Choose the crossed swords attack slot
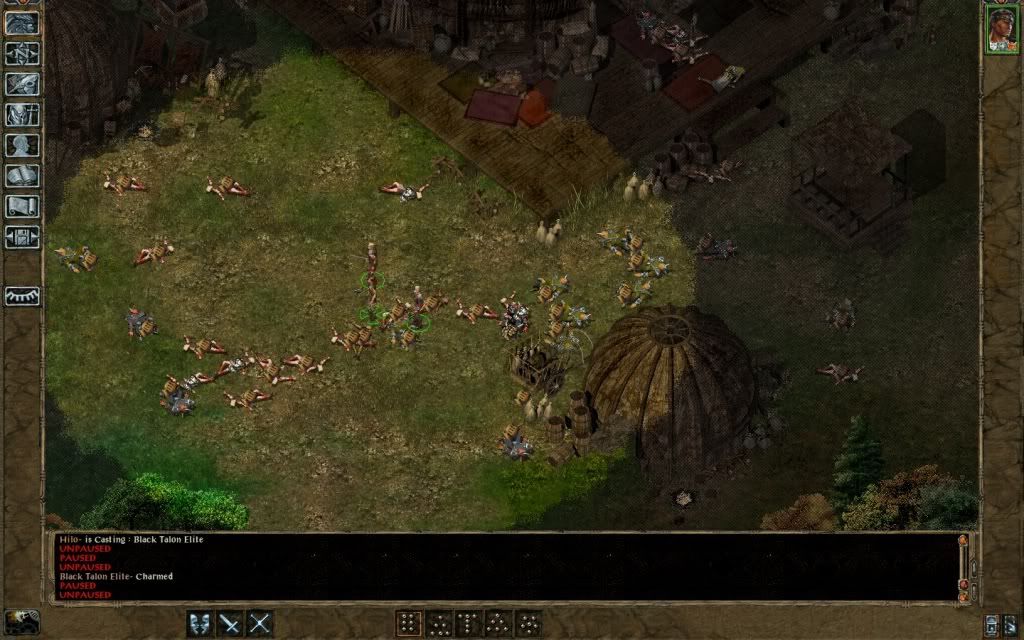This screenshot has height=640, width=1024. (x=260, y=623)
